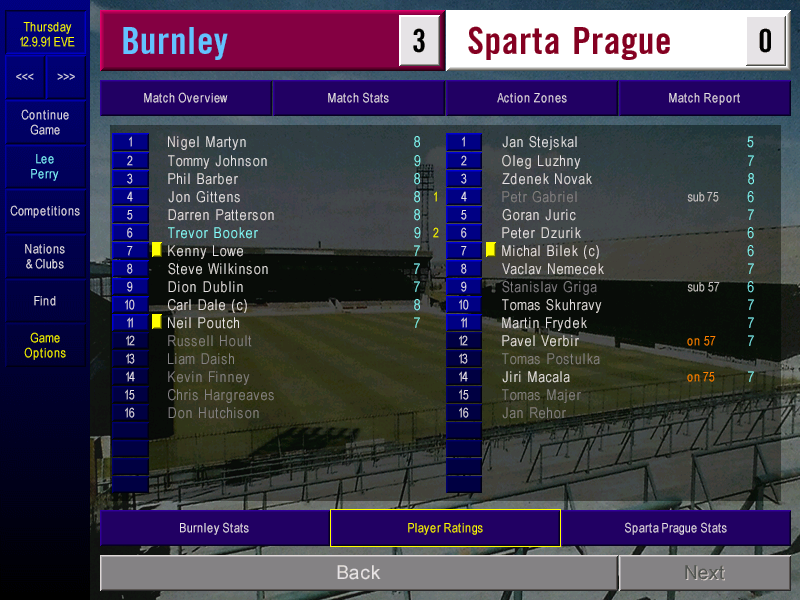The image size is (800, 600).
Task: Click the <<< history back arrow
Action: [25, 77]
